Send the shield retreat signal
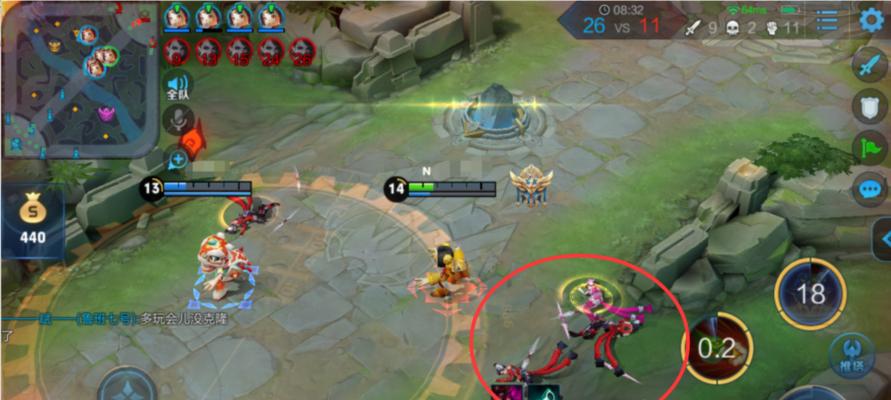891x400 pixels. pyautogui.click(x=868, y=107)
